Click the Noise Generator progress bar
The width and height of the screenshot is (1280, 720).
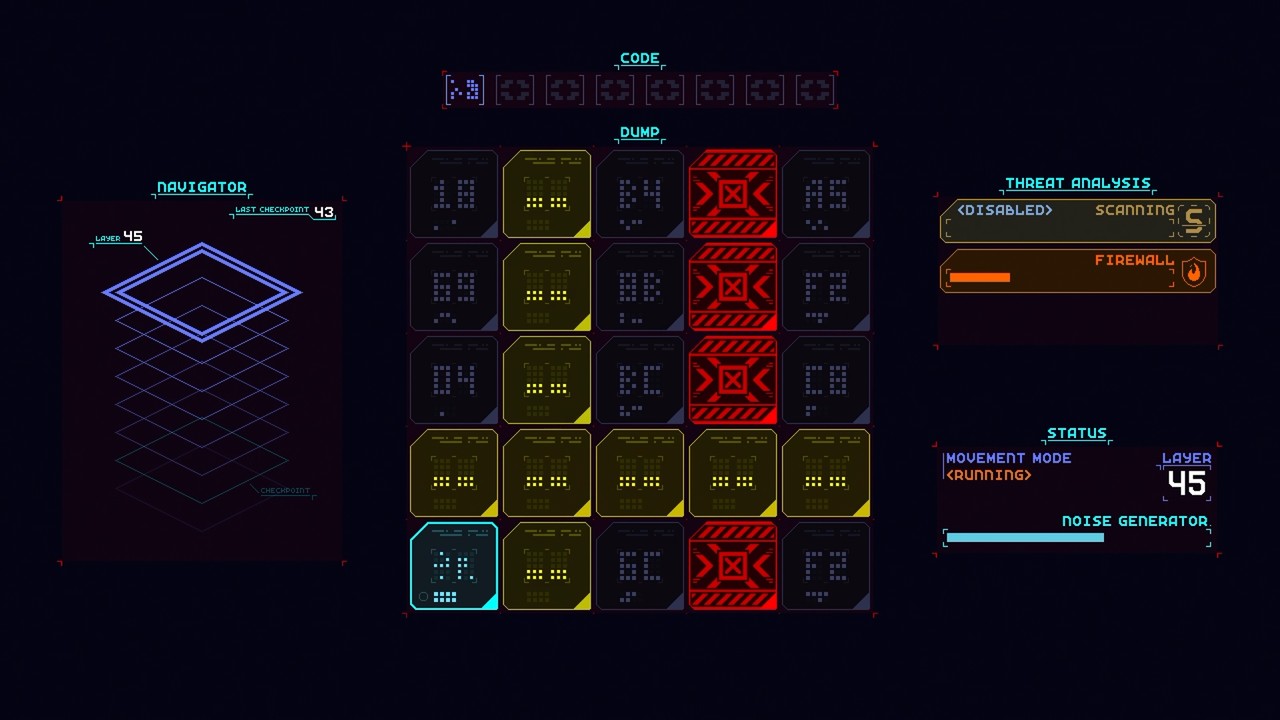coord(1024,537)
